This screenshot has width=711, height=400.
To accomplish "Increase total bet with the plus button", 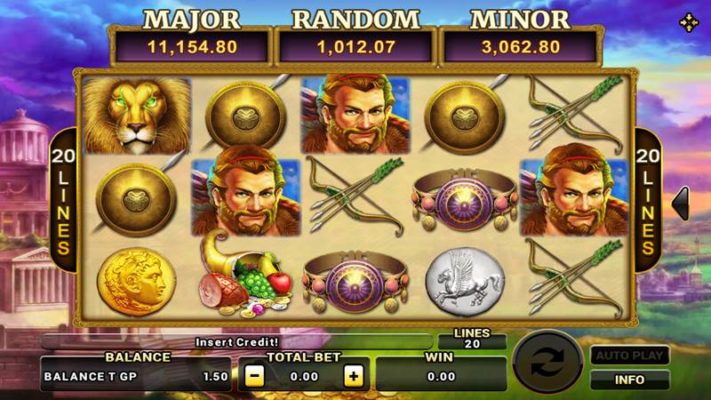I will coord(353,377).
